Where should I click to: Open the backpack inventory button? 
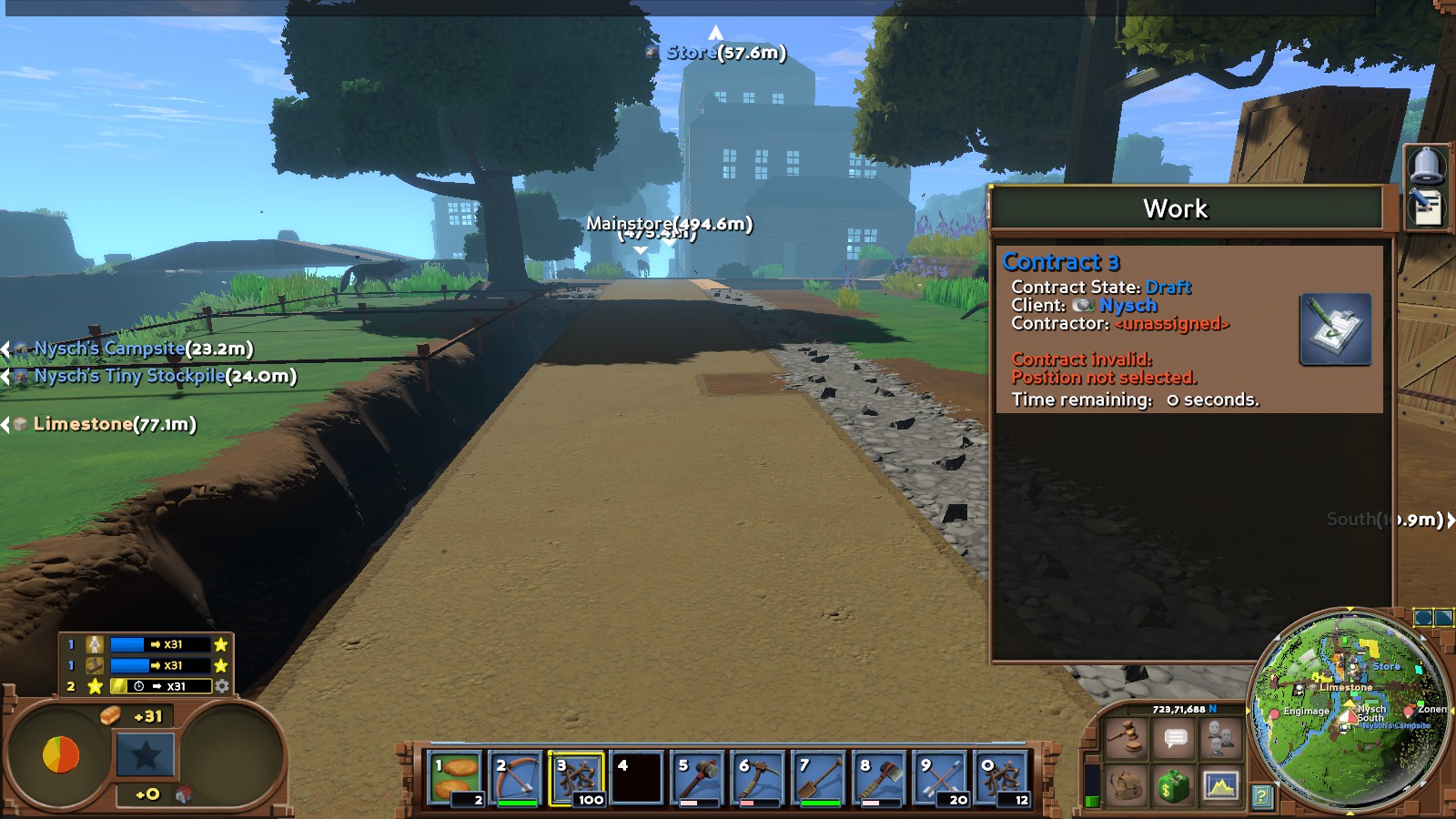pos(1127,784)
